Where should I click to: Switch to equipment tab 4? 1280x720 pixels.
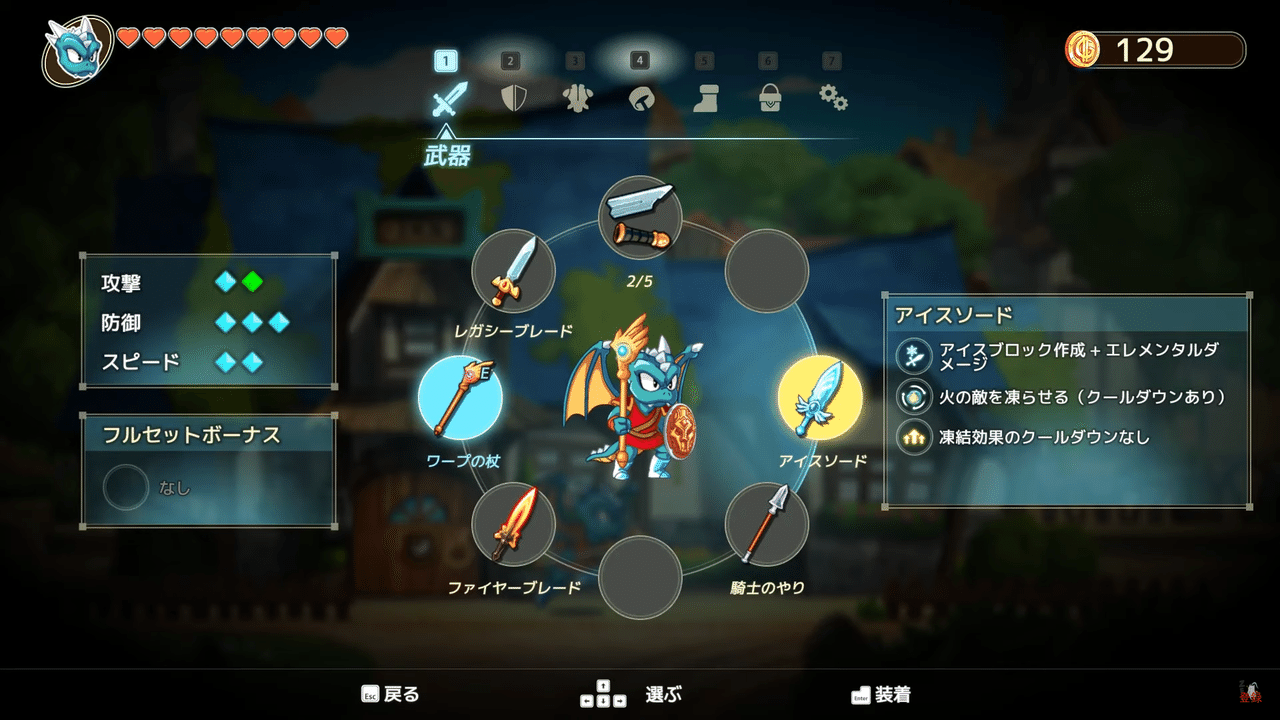(x=640, y=60)
